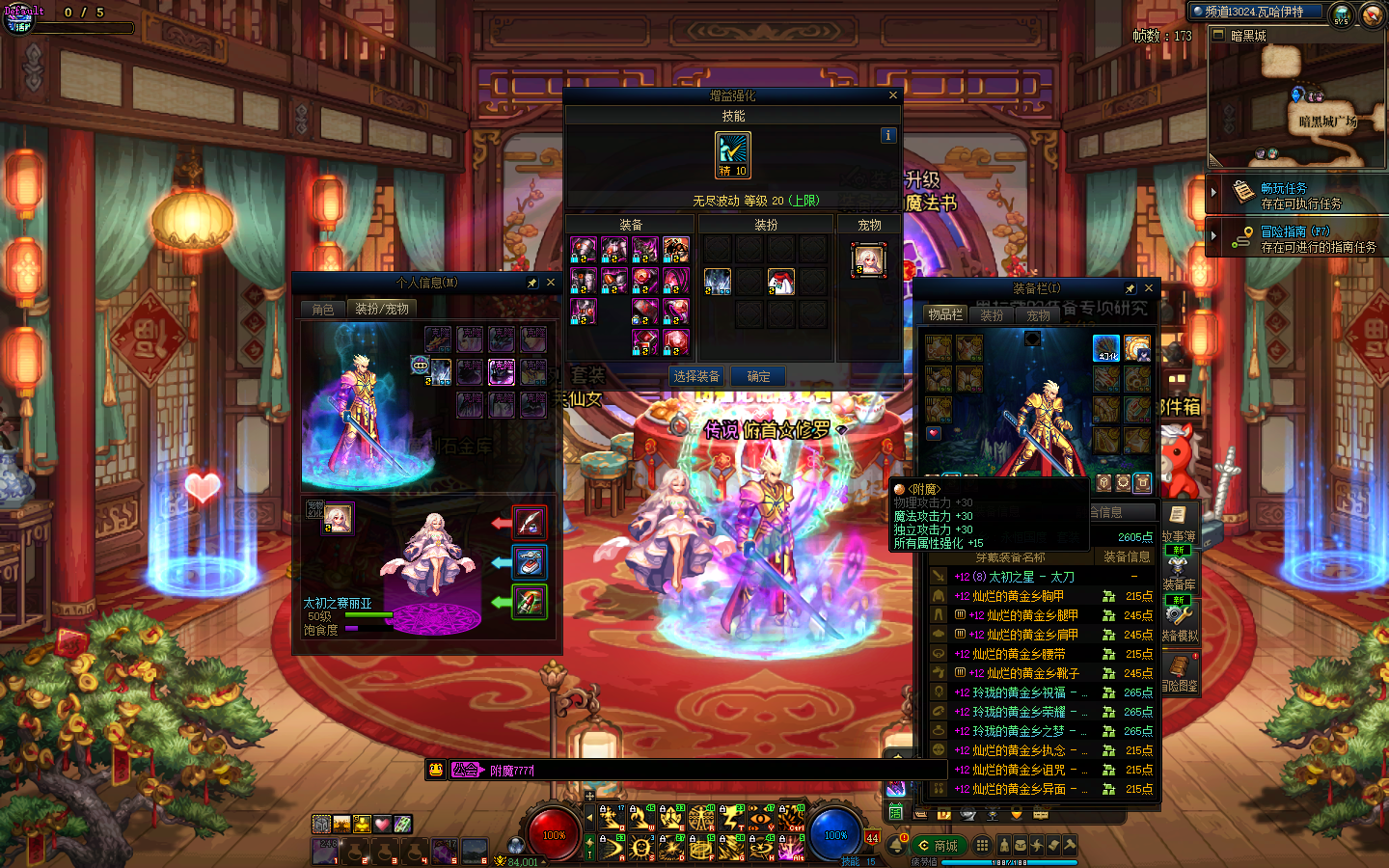Close the 增益强化 window
This screenshot has width=1389, height=868.
[x=893, y=95]
